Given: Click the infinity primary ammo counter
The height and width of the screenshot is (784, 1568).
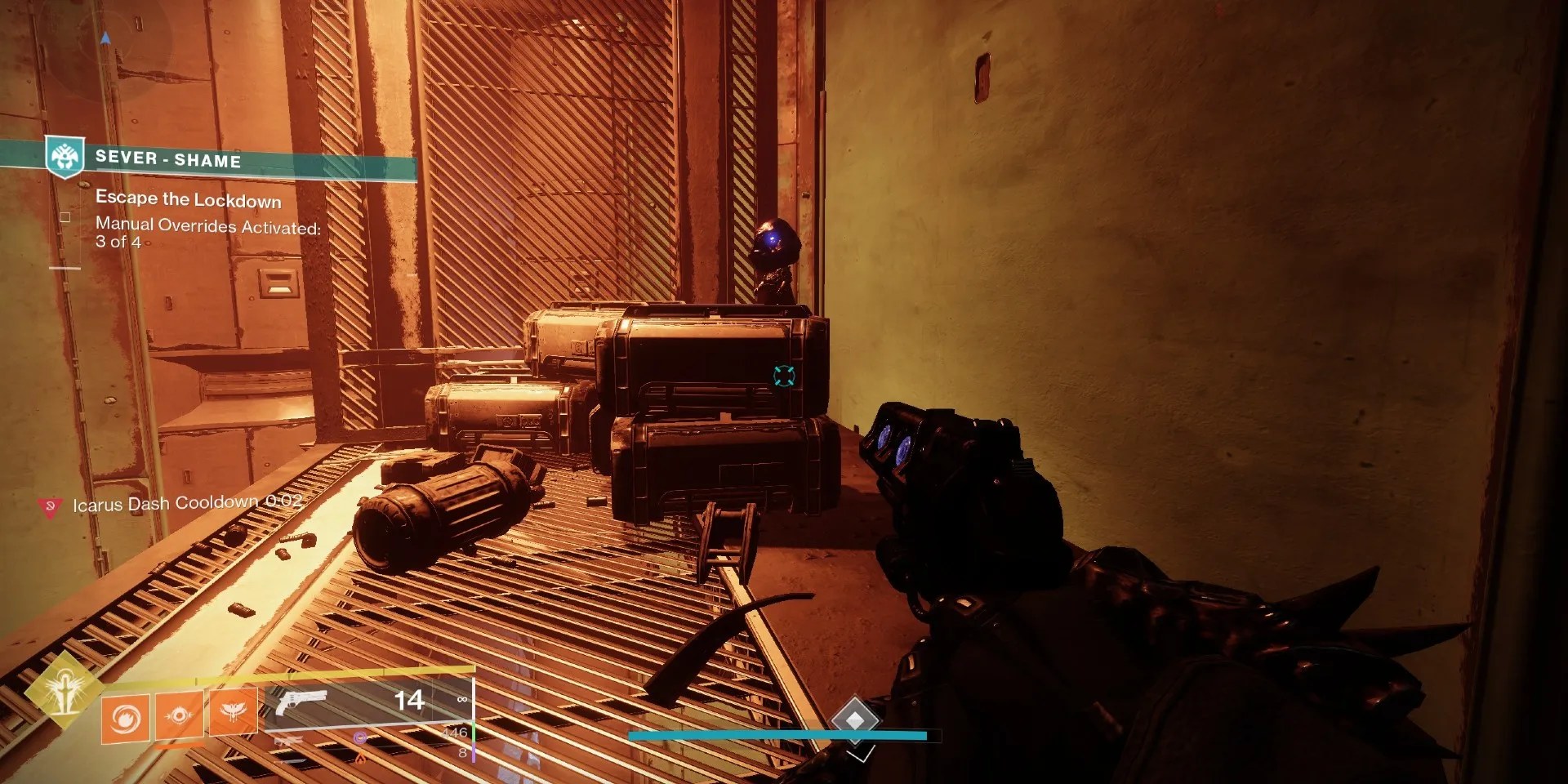Looking at the screenshot, I should (462, 699).
